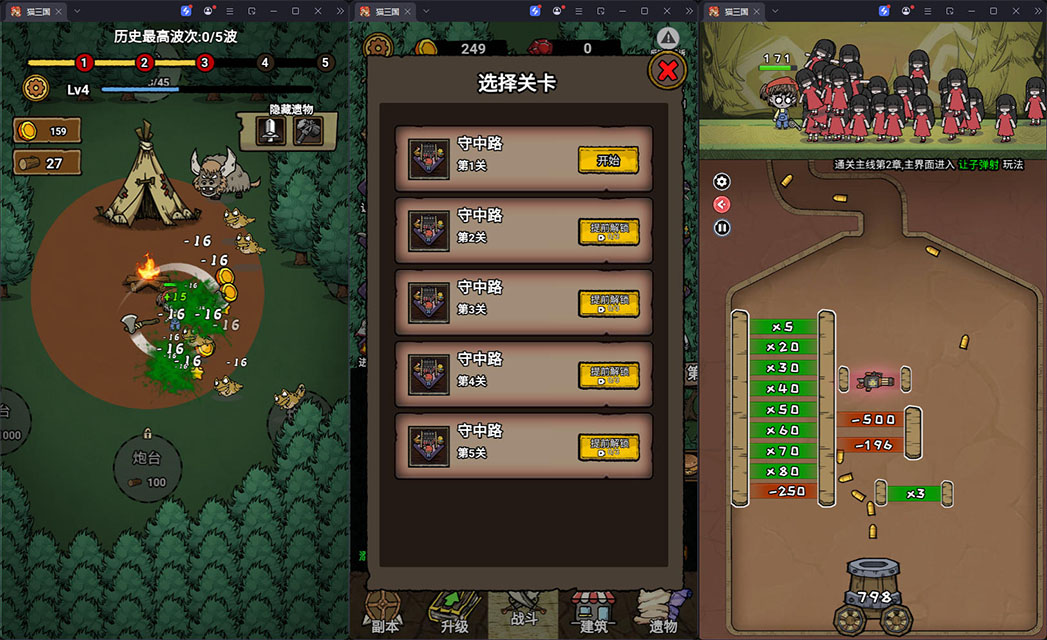Click the warning triangle icon near the top

coord(668,39)
